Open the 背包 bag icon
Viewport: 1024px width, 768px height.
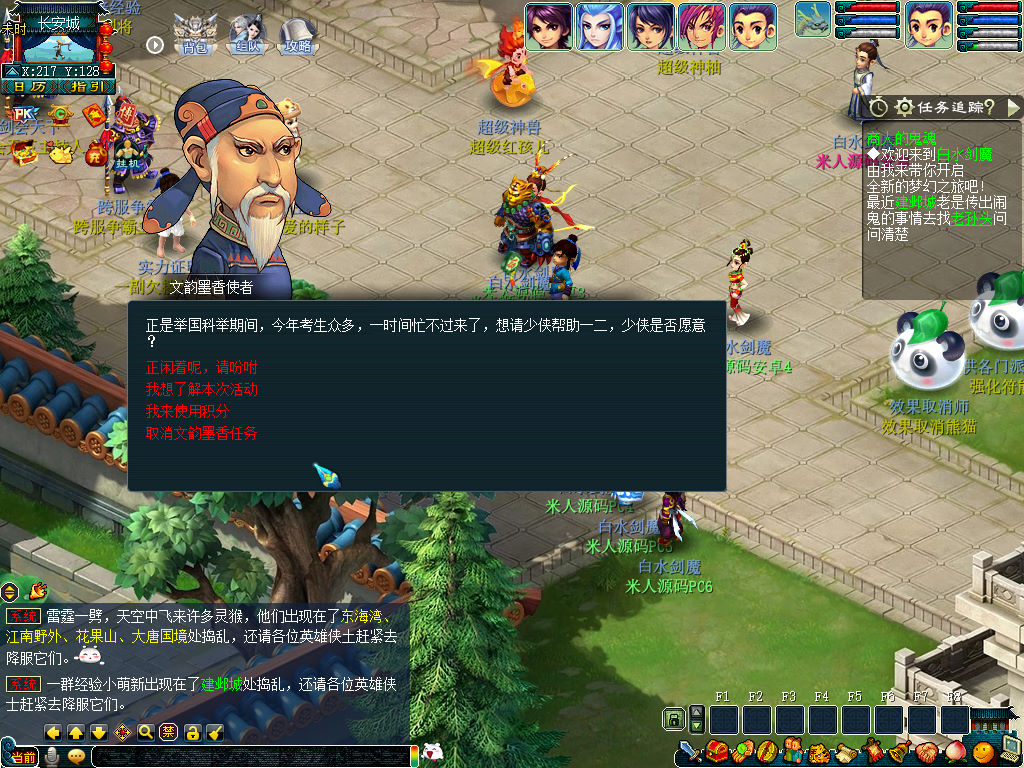pyautogui.click(x=194, y=34)
